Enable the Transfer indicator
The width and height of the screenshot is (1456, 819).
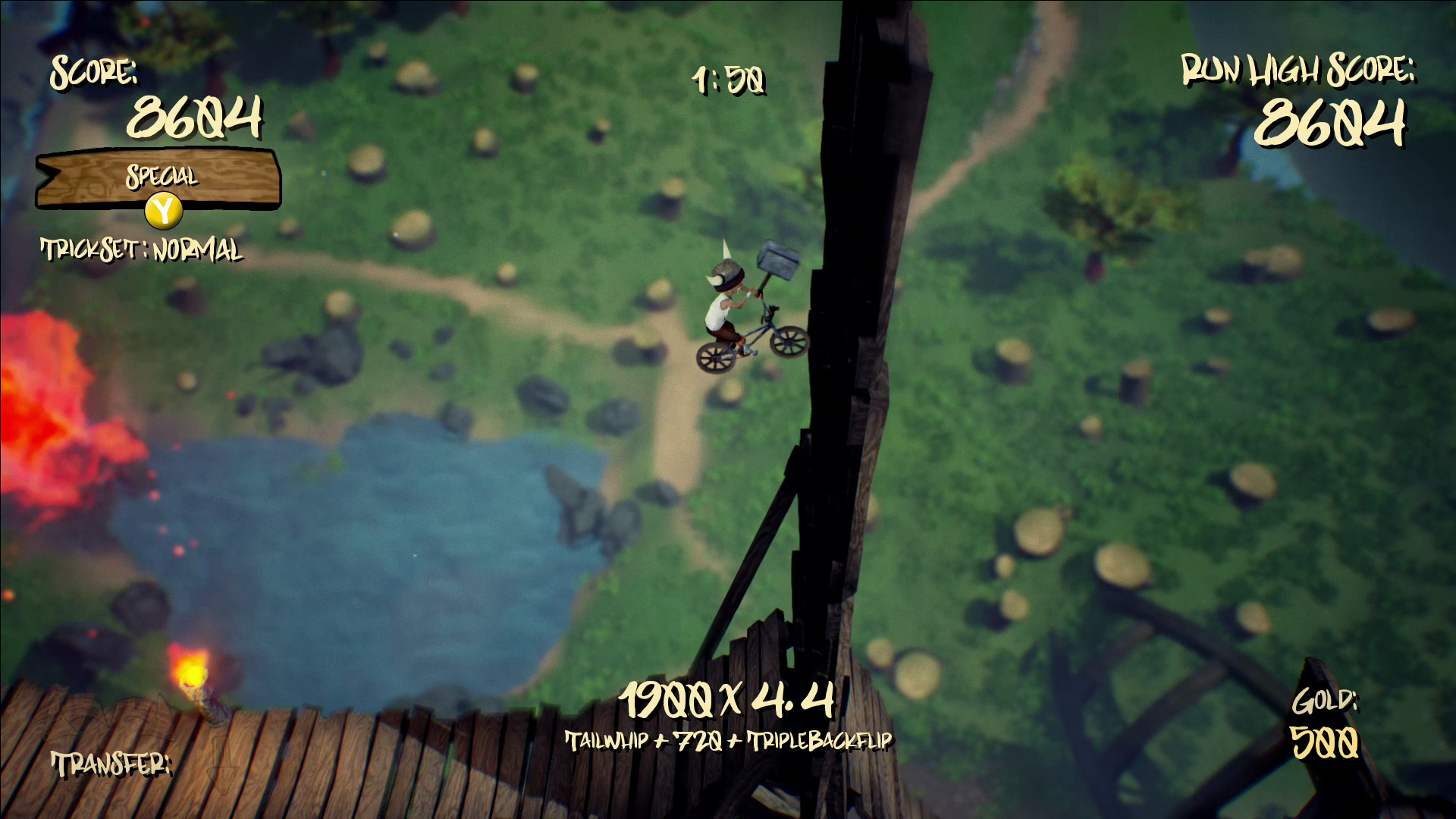pos(112,764)
